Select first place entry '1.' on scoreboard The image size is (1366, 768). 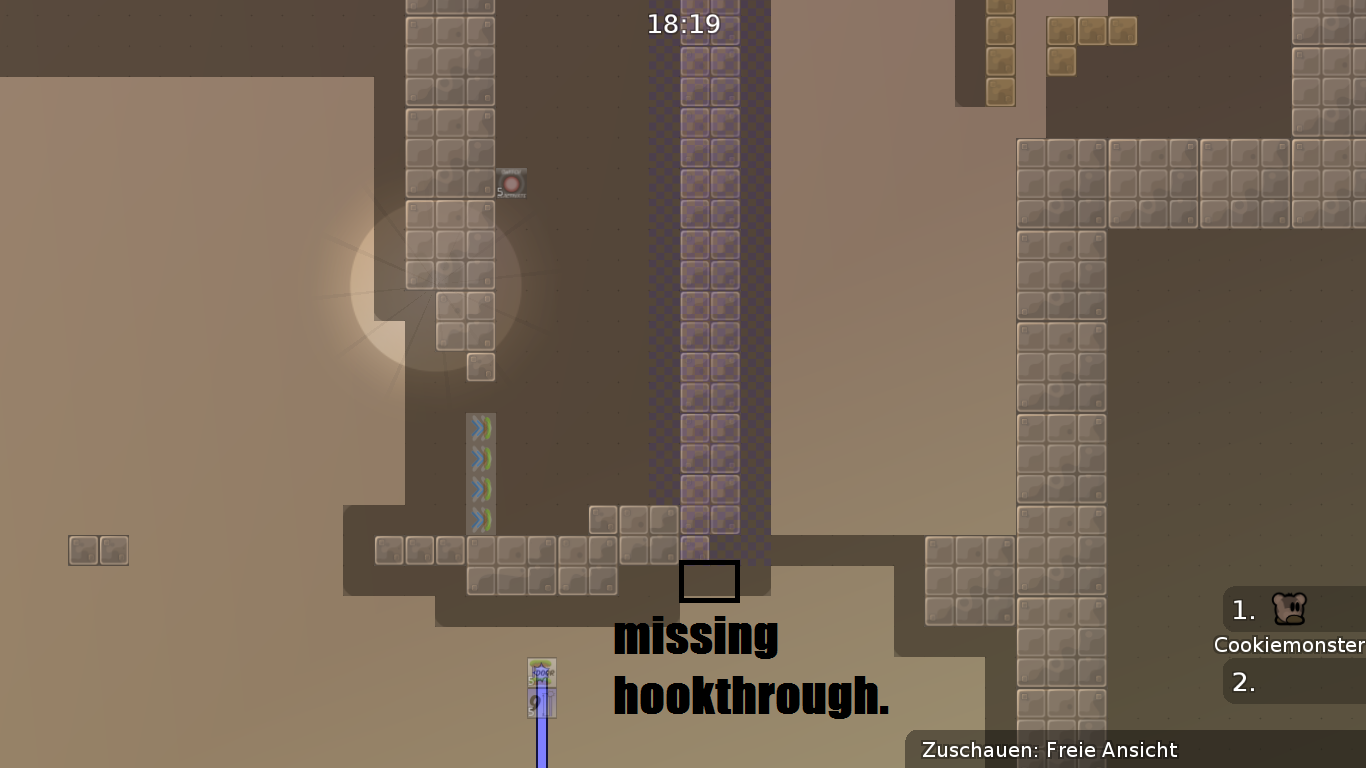[1242, 611]
